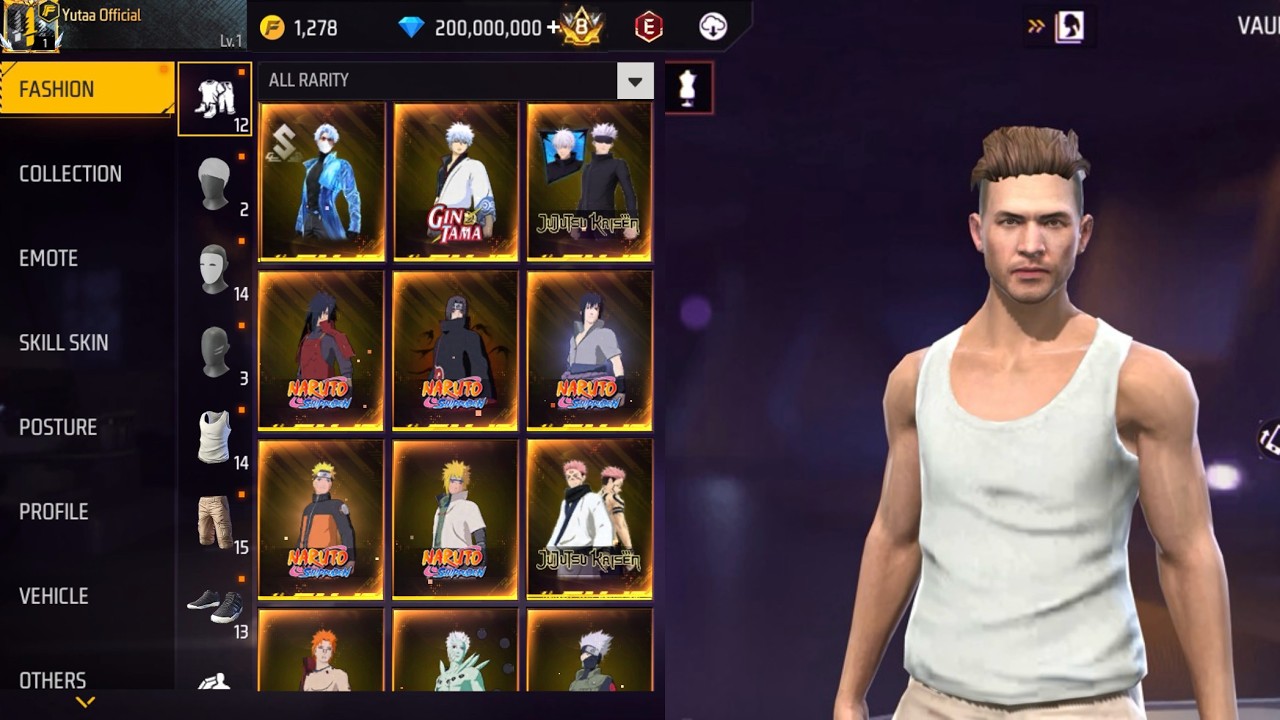
Task: Show the Profile category
Action: pos(54,512)
